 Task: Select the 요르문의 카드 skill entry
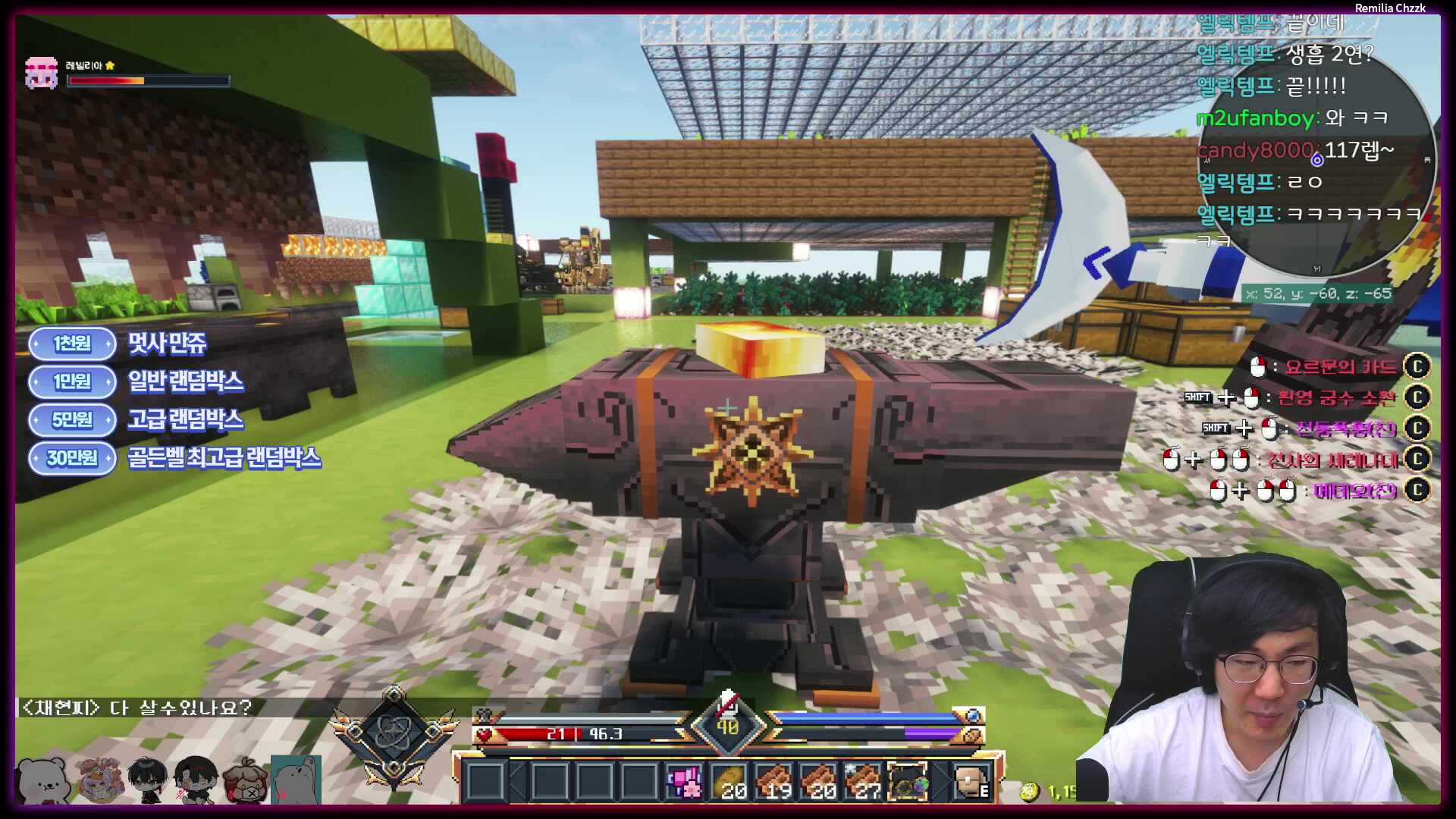pyautogui.click(x=1340, y=367)
